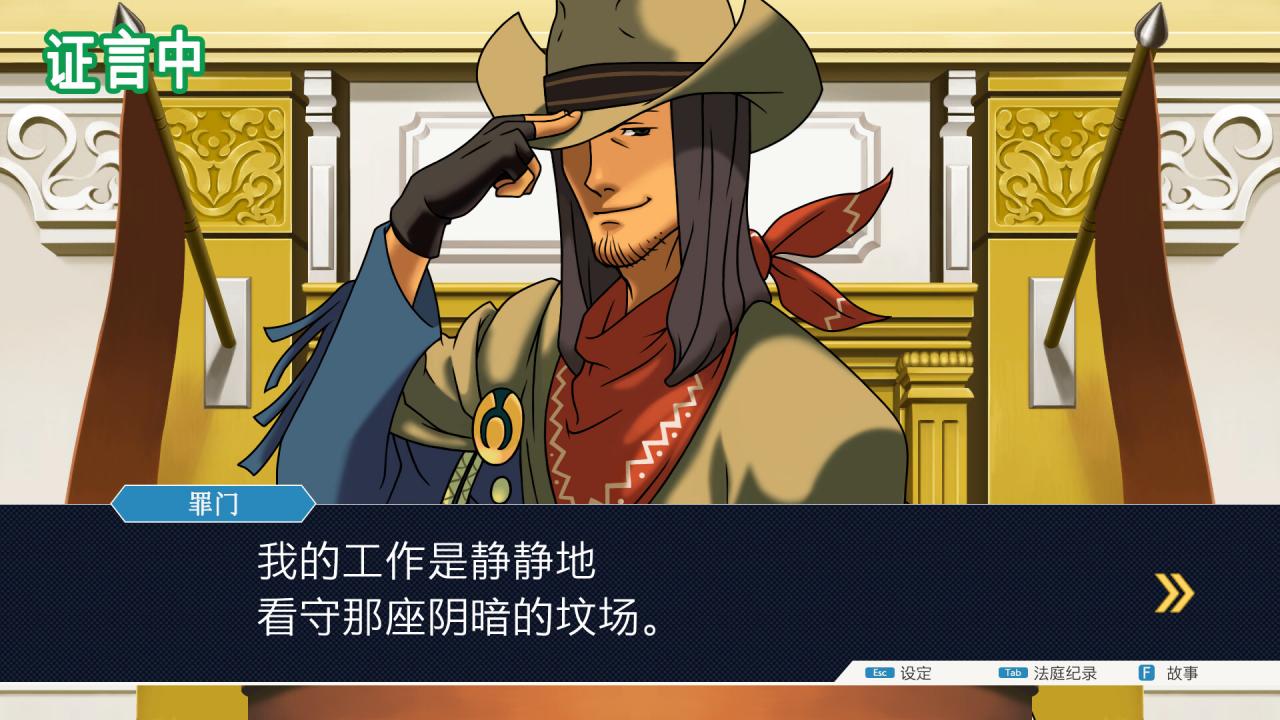Click the green 证言中 testimony indicator
This screenshot has height=720, width=1280.
tap(122, 59)
